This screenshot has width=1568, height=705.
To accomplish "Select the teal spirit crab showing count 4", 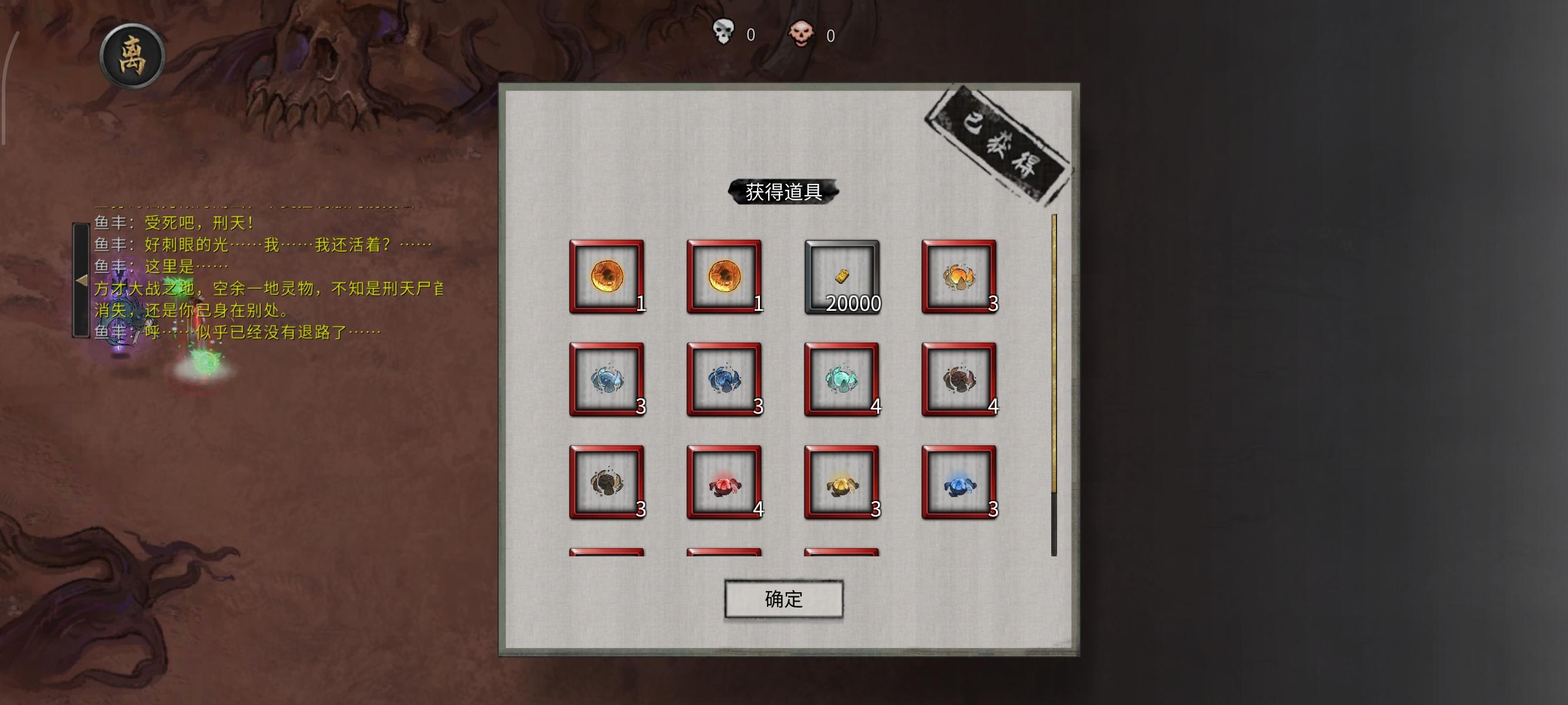I will (842, 379).
